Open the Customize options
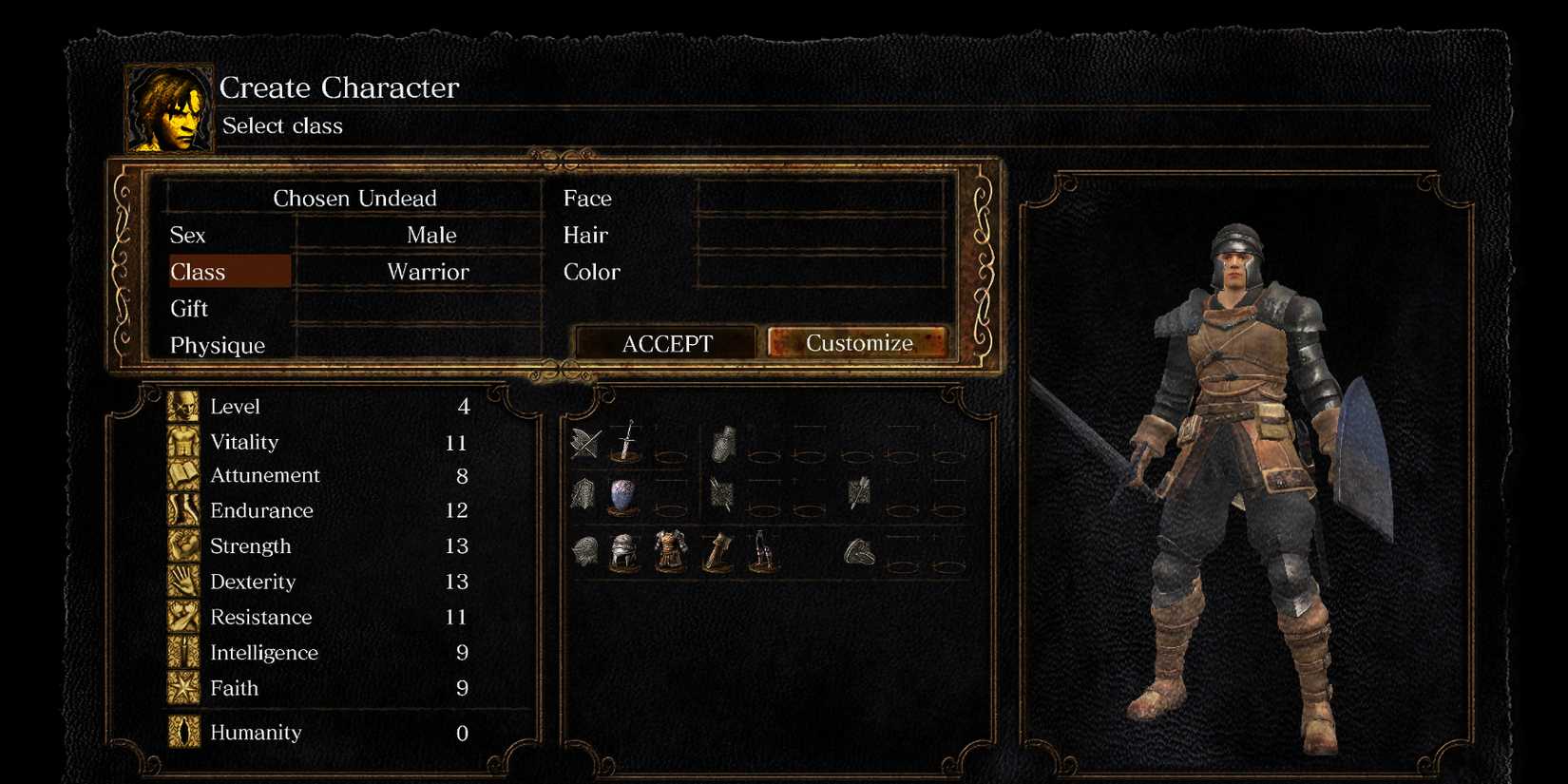This screenshot has width=1568, height=784. pyautogui.click(x=858, y=342)
